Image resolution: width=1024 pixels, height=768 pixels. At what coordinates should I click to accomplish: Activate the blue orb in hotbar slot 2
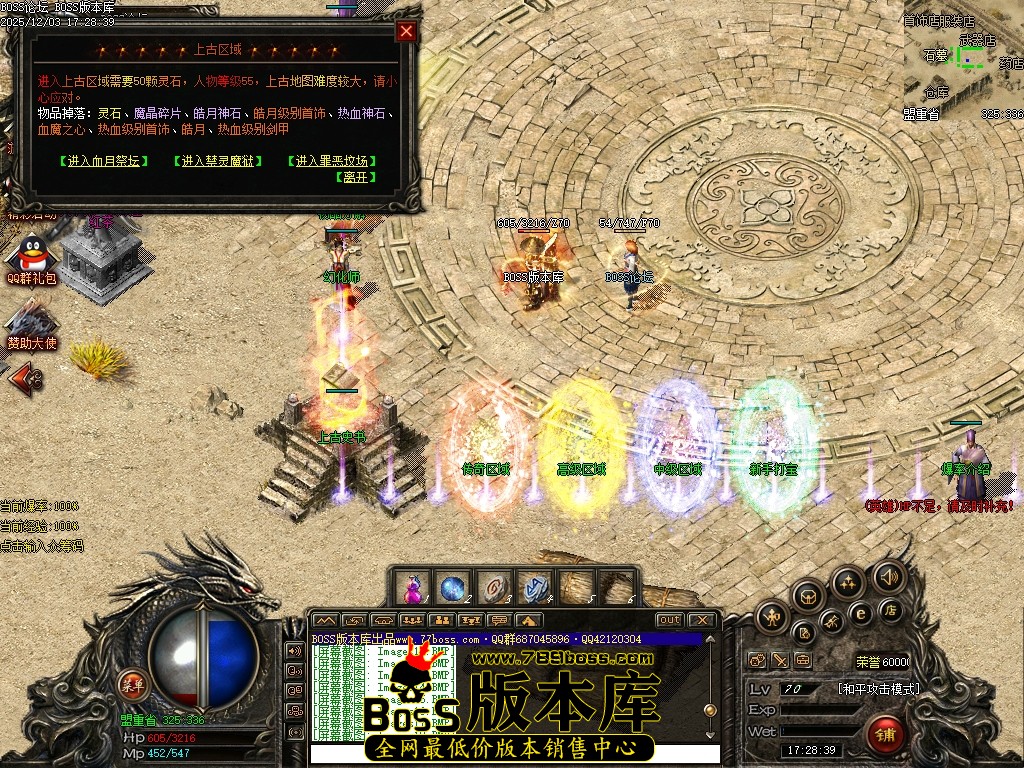tap(452, 588)
